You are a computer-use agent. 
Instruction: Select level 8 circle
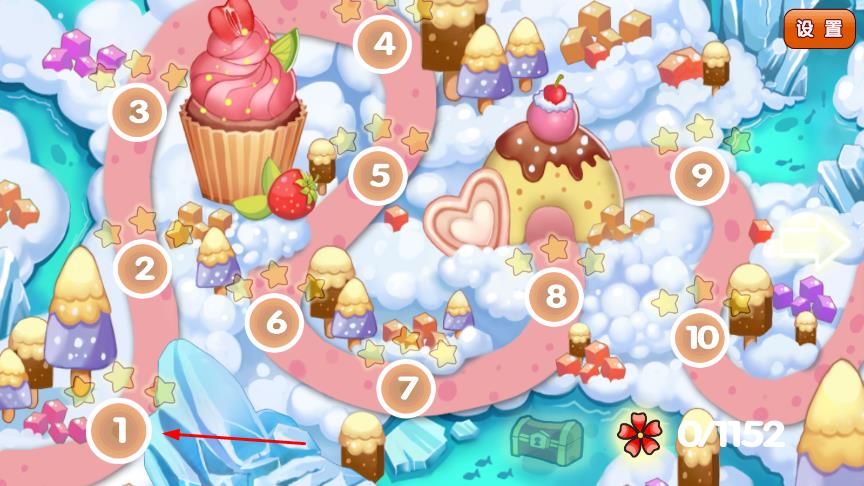pos(555,296)
